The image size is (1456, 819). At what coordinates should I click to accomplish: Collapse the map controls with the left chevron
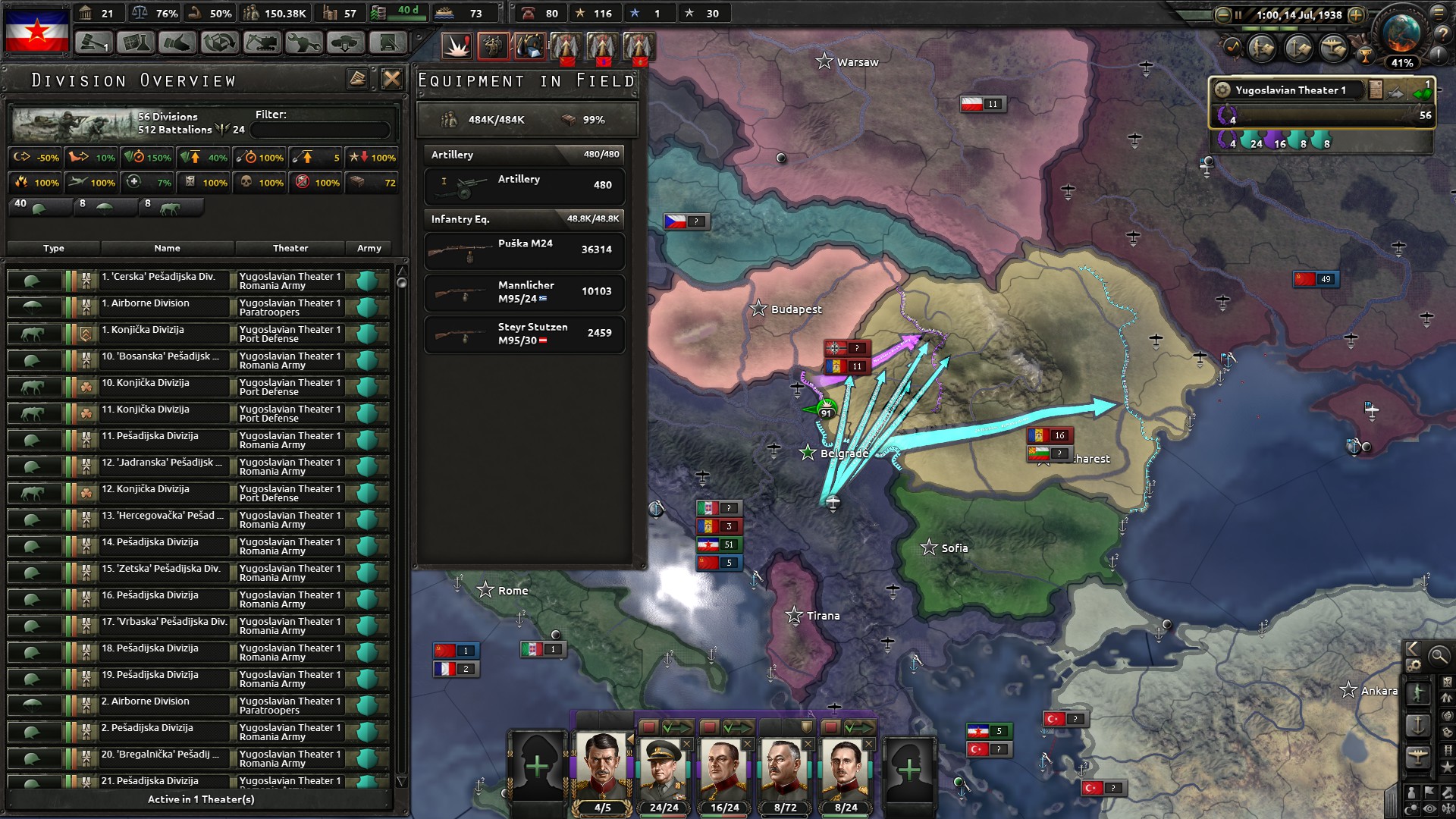(1412, 649)
